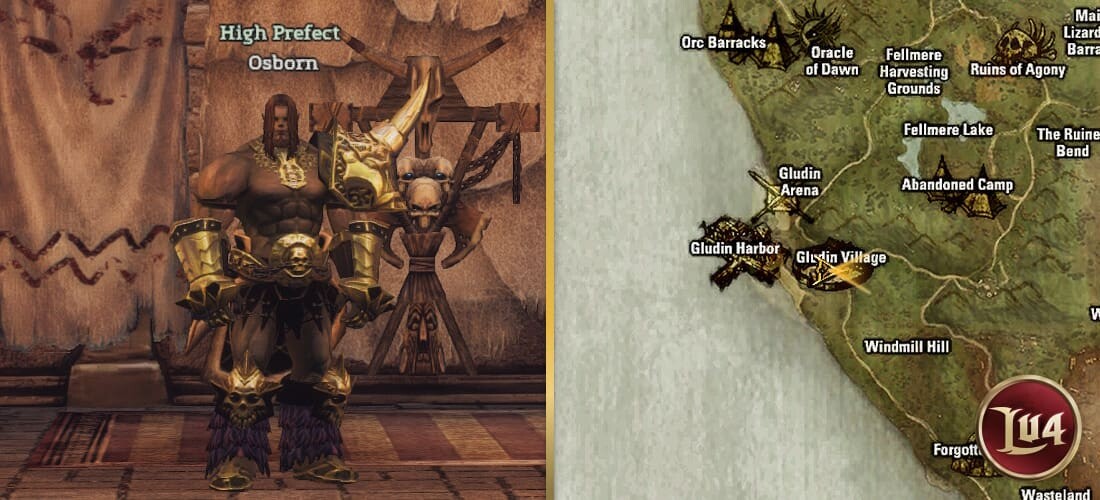Select the Windmill Hill map label
Screen dimensions: 1100x500
click(906, 347)
